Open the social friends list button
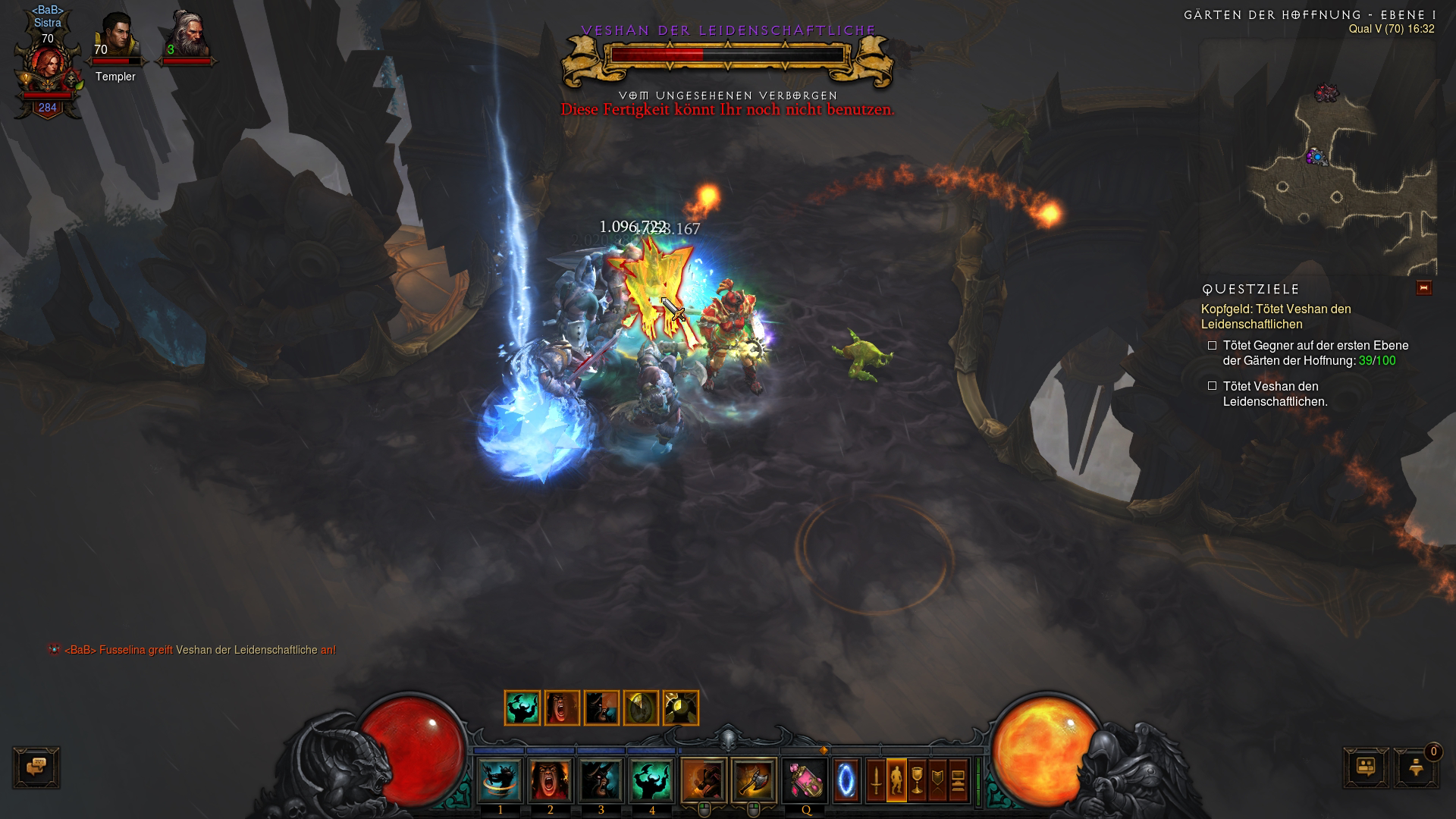Viewport: 1456px width, 819px height. click(x=1366, y=767)
